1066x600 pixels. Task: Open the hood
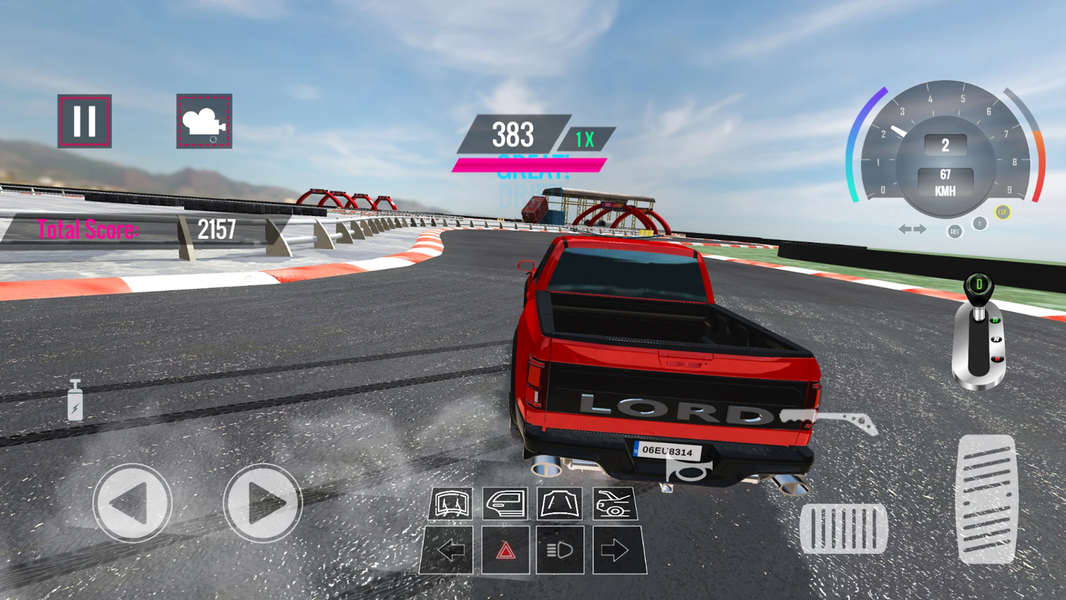click(560, 503)
